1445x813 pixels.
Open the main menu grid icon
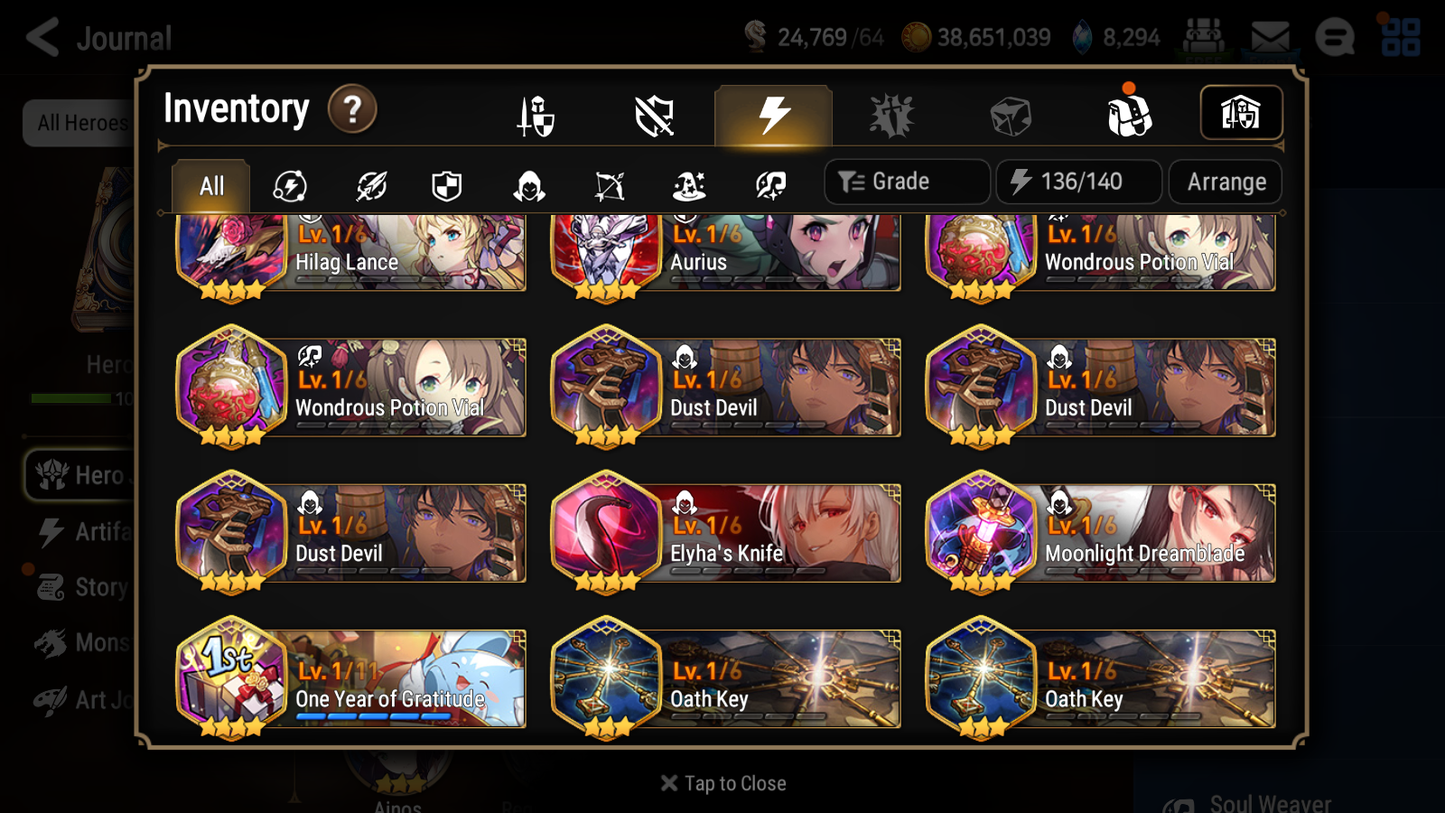coord(1400,37)
